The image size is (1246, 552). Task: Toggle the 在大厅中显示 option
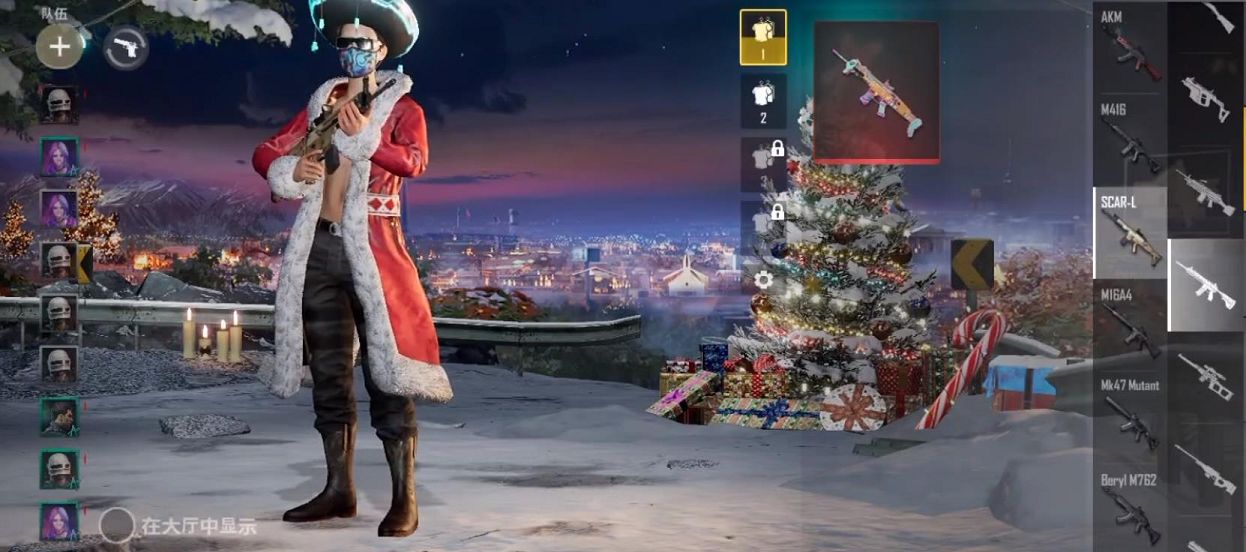tap(117, 525)
